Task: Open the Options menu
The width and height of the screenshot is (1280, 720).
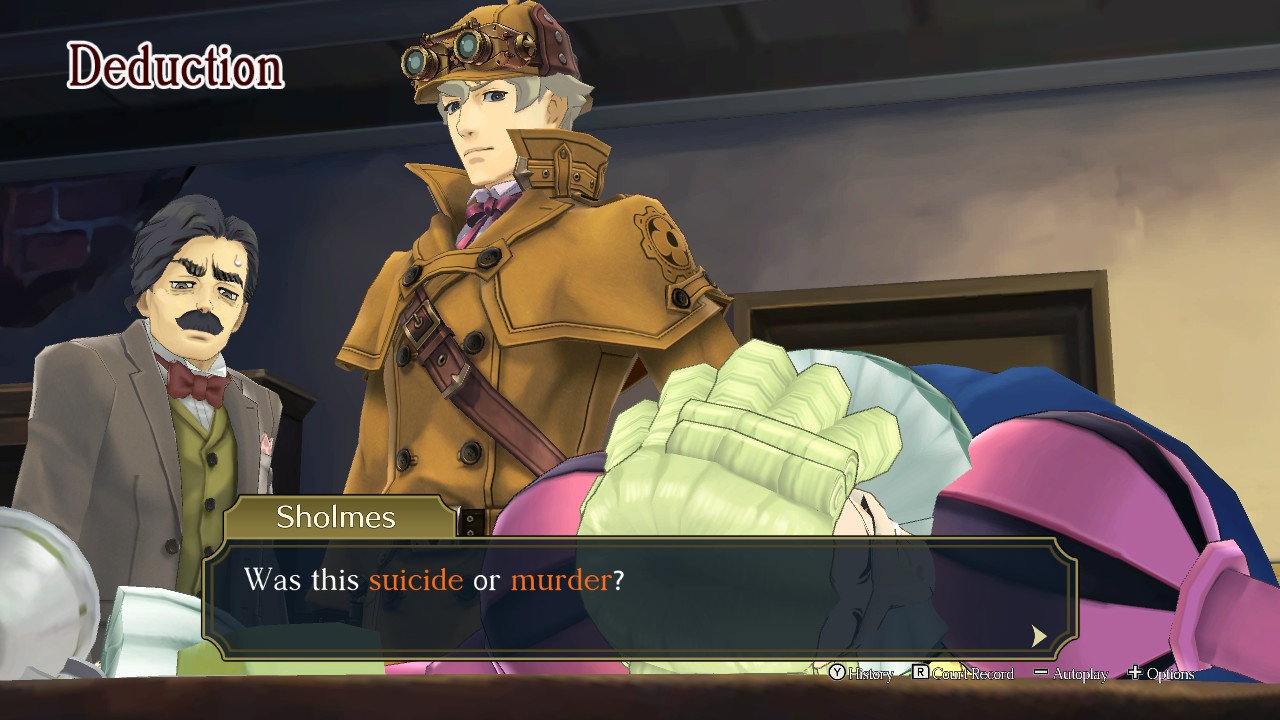Action: coord(1161,674)
